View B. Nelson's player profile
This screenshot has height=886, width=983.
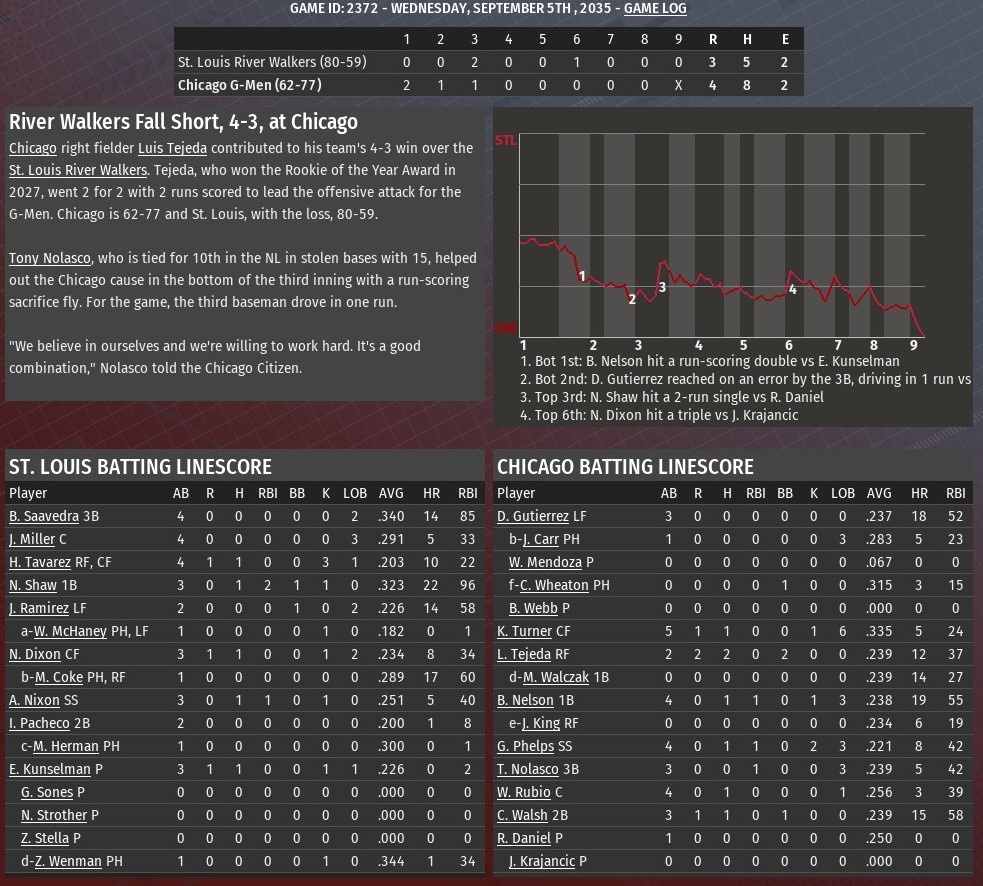coord(525,700)
